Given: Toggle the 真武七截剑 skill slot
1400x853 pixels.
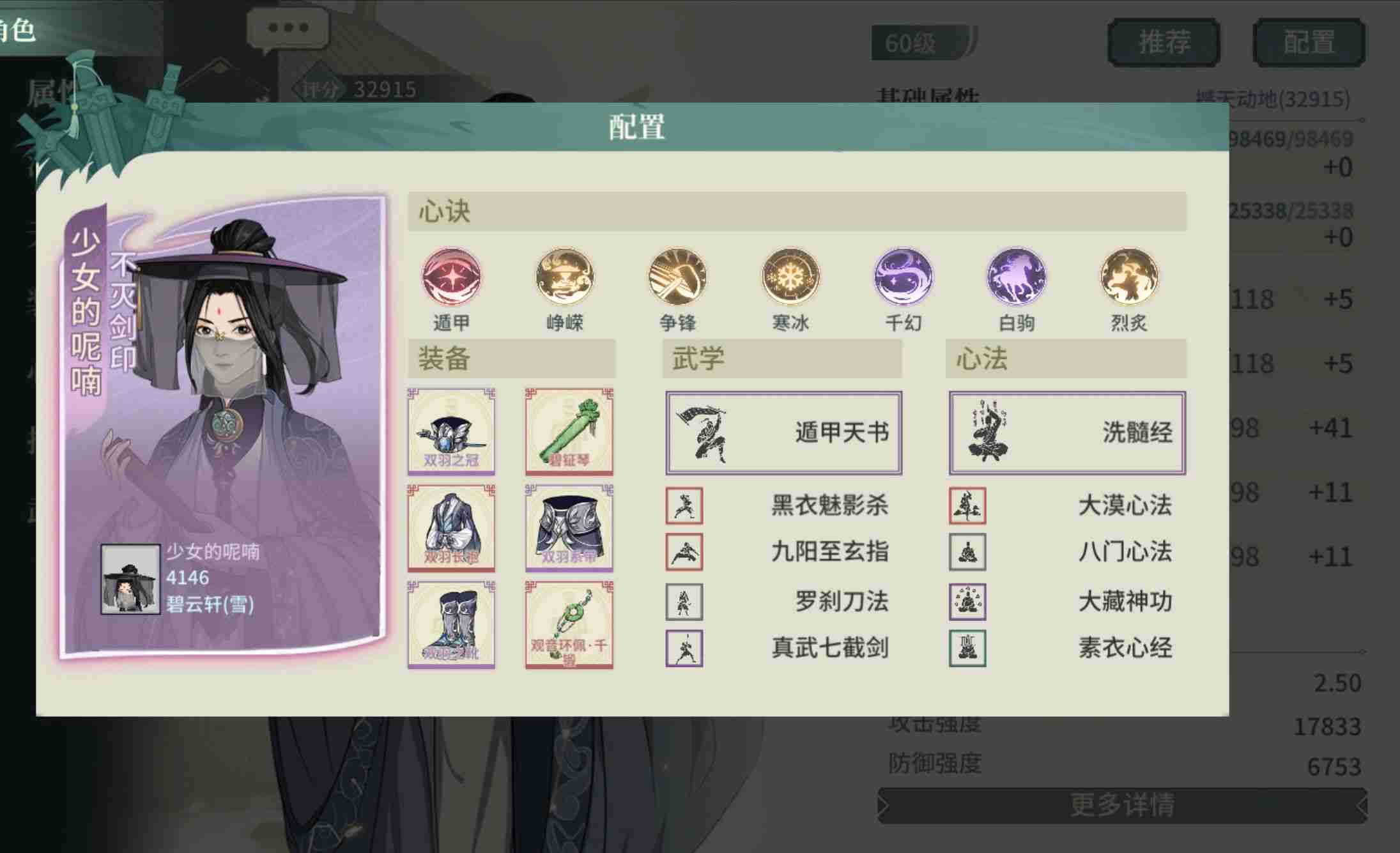Looking at the screenshot, I should coord(686,648).
